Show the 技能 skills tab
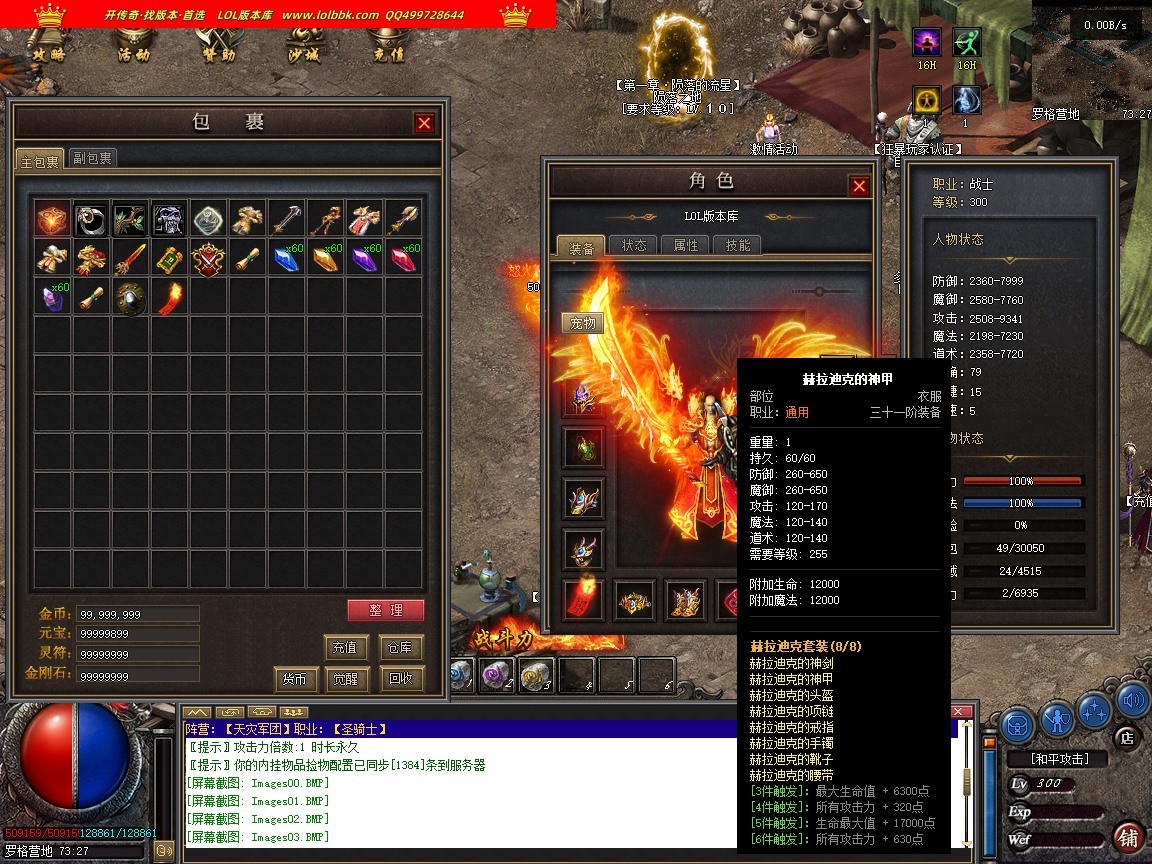 738,245
